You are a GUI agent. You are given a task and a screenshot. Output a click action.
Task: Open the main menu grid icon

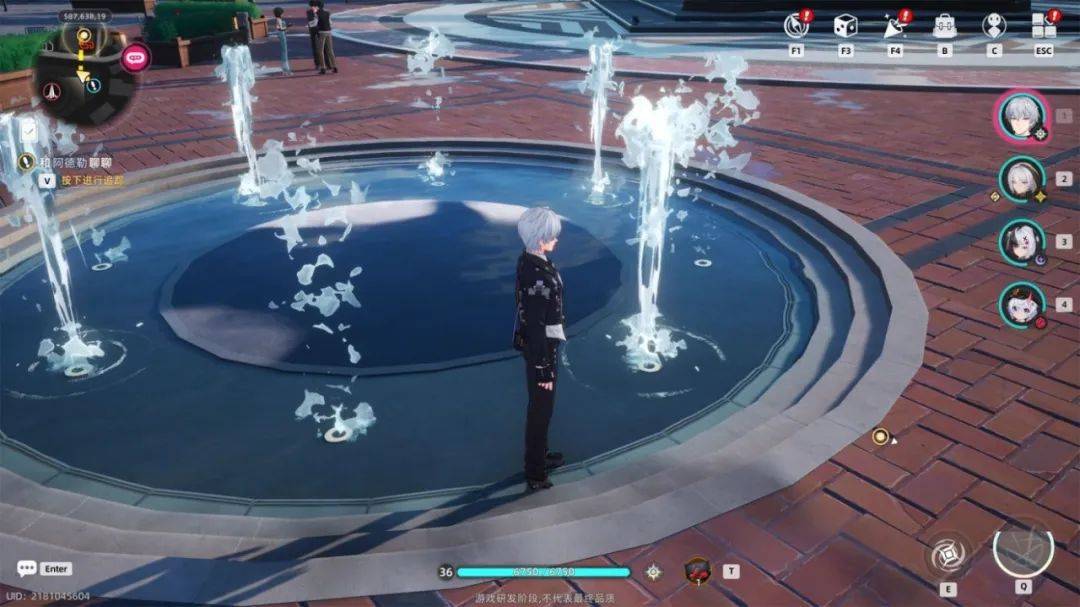tap(1043, 26)
